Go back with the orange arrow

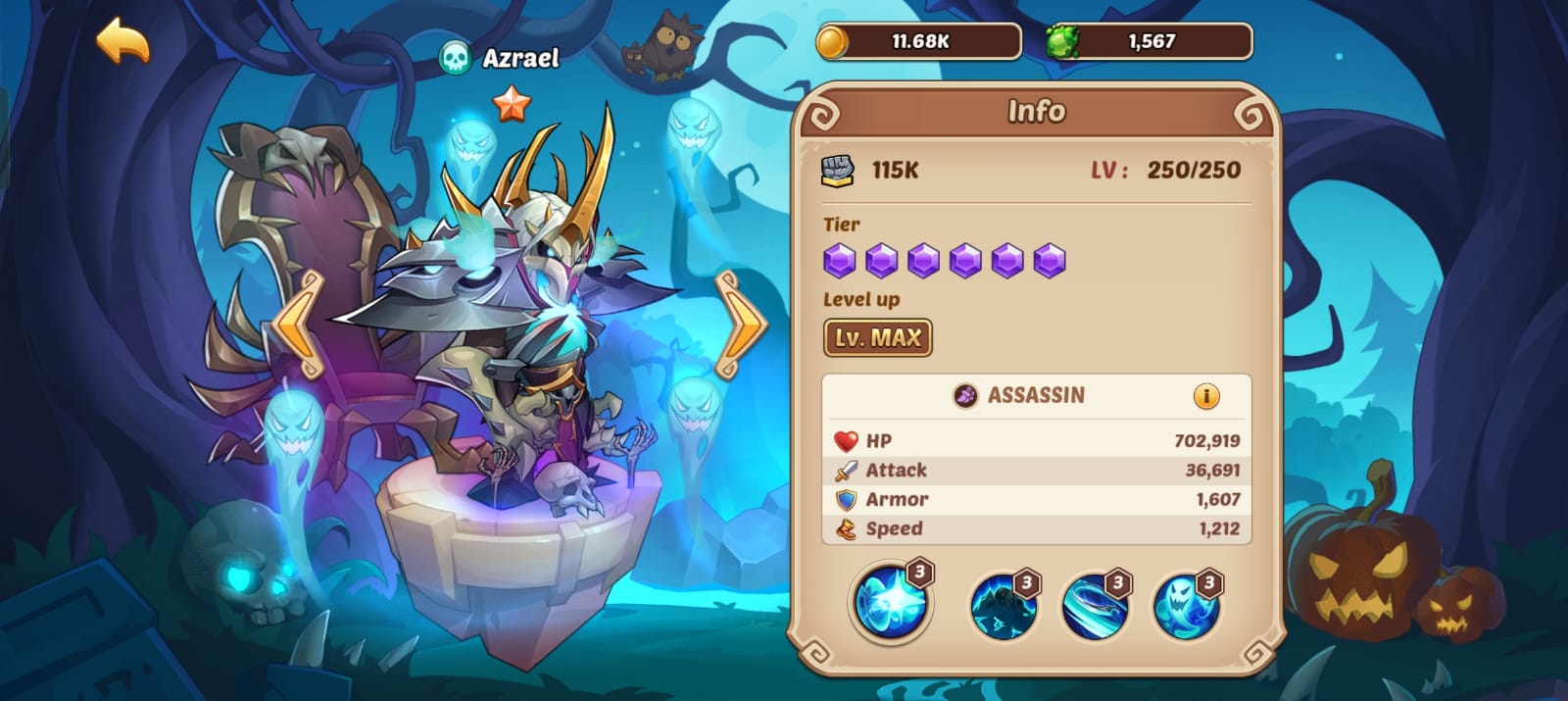(x=122, y=41)
